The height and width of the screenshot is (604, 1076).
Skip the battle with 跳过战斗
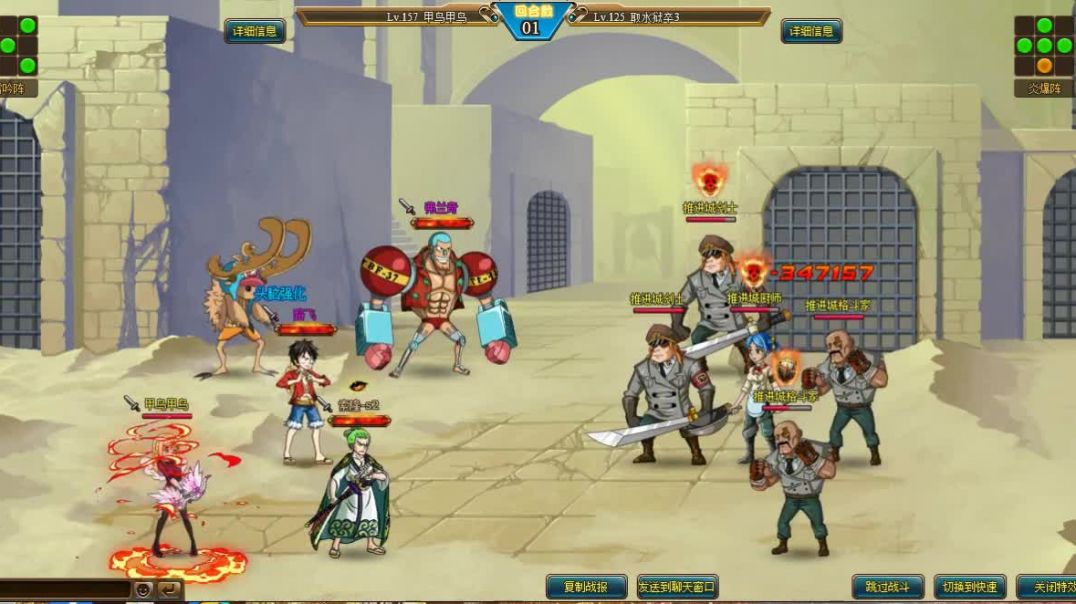[888, 587]
